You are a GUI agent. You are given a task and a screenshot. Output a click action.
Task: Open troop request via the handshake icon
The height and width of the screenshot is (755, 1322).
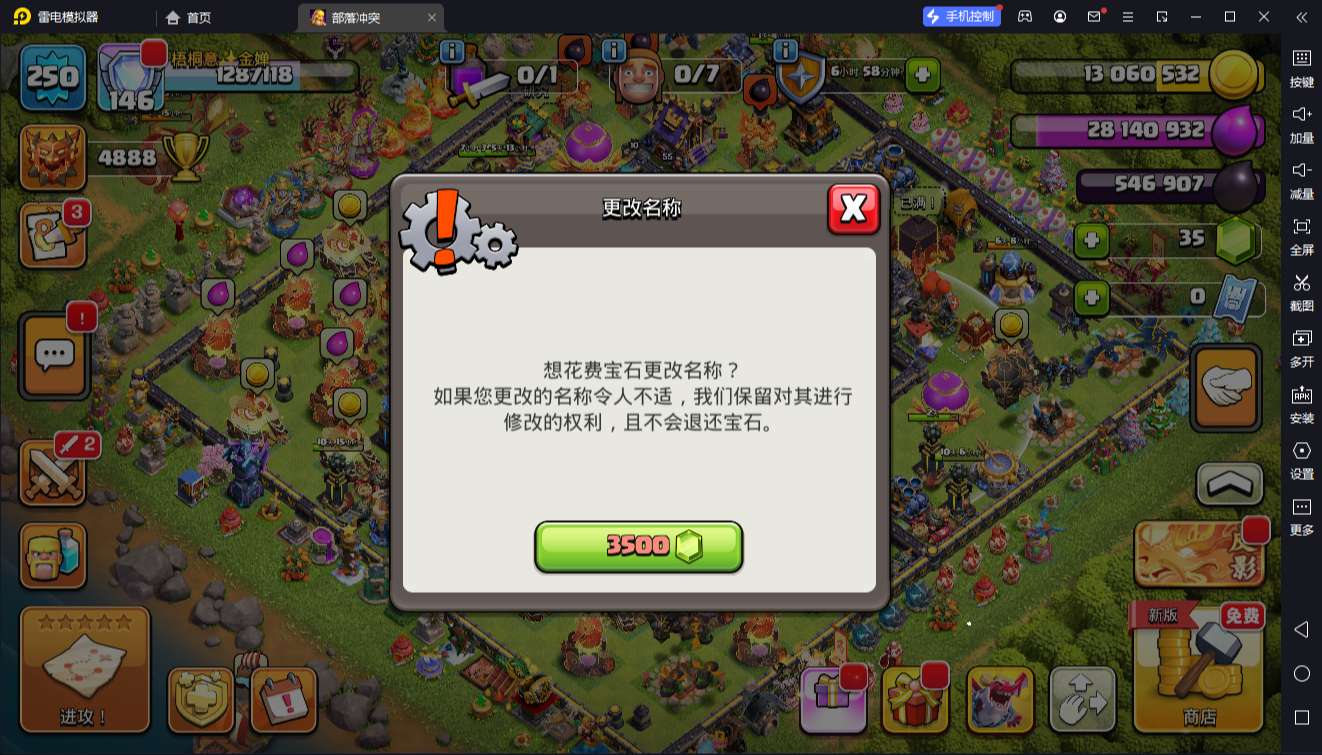point(1225,387)
